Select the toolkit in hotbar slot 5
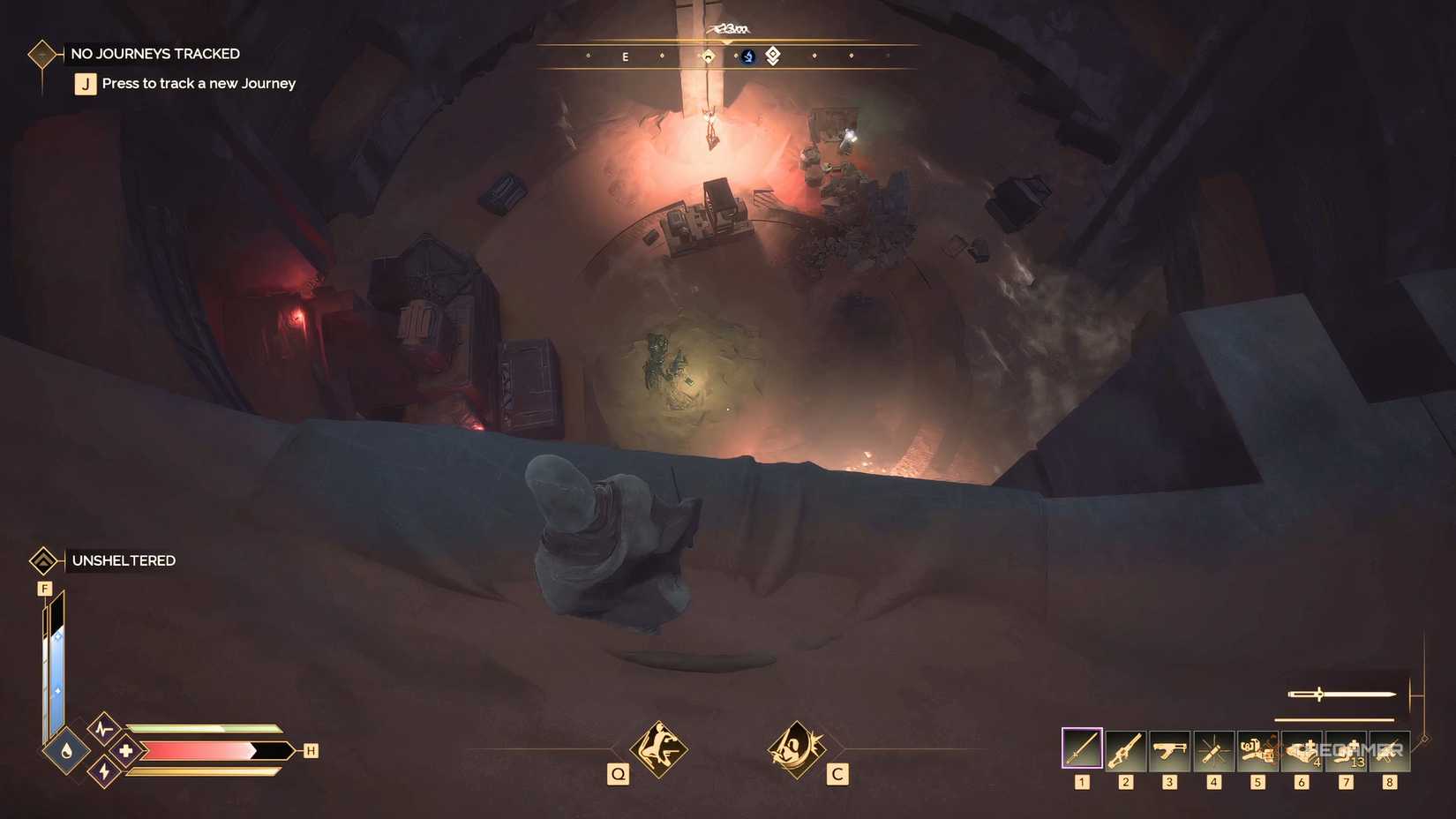 pos(1257,748)
